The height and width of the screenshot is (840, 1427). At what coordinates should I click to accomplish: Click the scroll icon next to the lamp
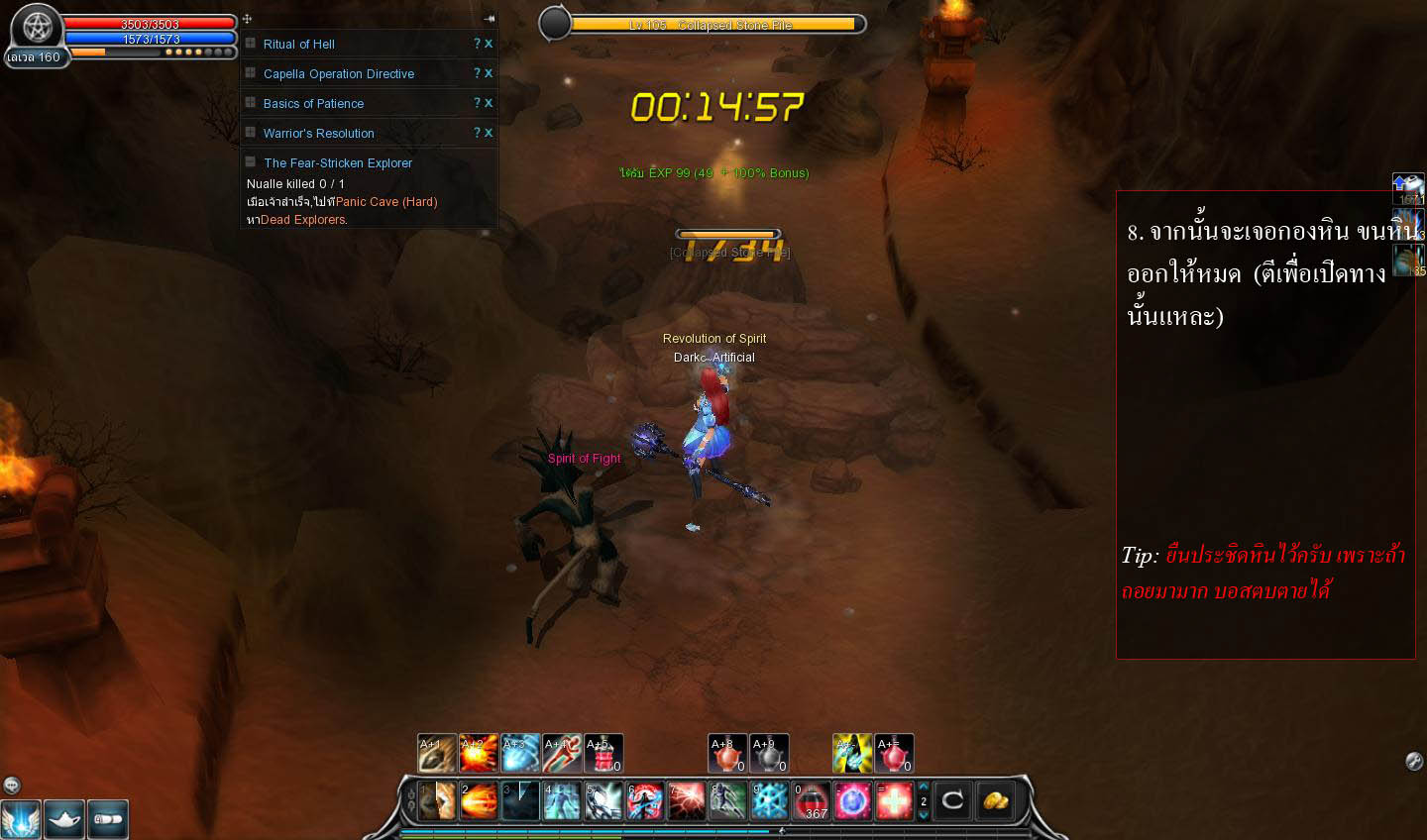tap(108, 819)
